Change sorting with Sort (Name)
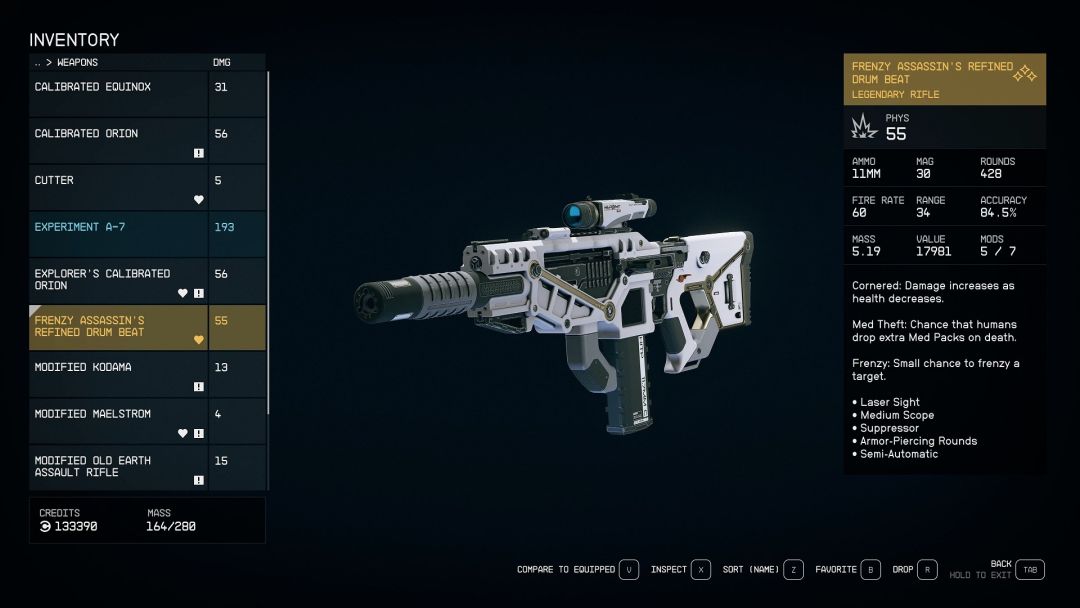This screenshot has height=608, width=1080. (762, 570)
